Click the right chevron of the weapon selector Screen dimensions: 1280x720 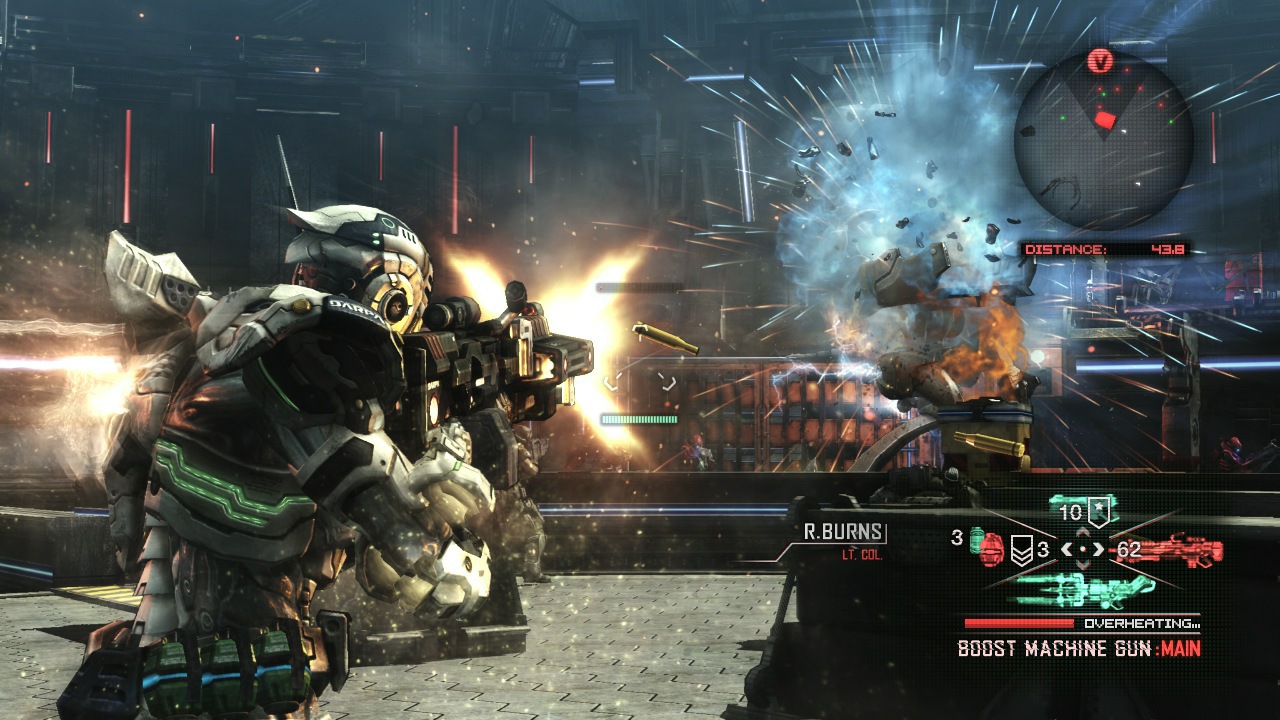[x=1096, y=549]
